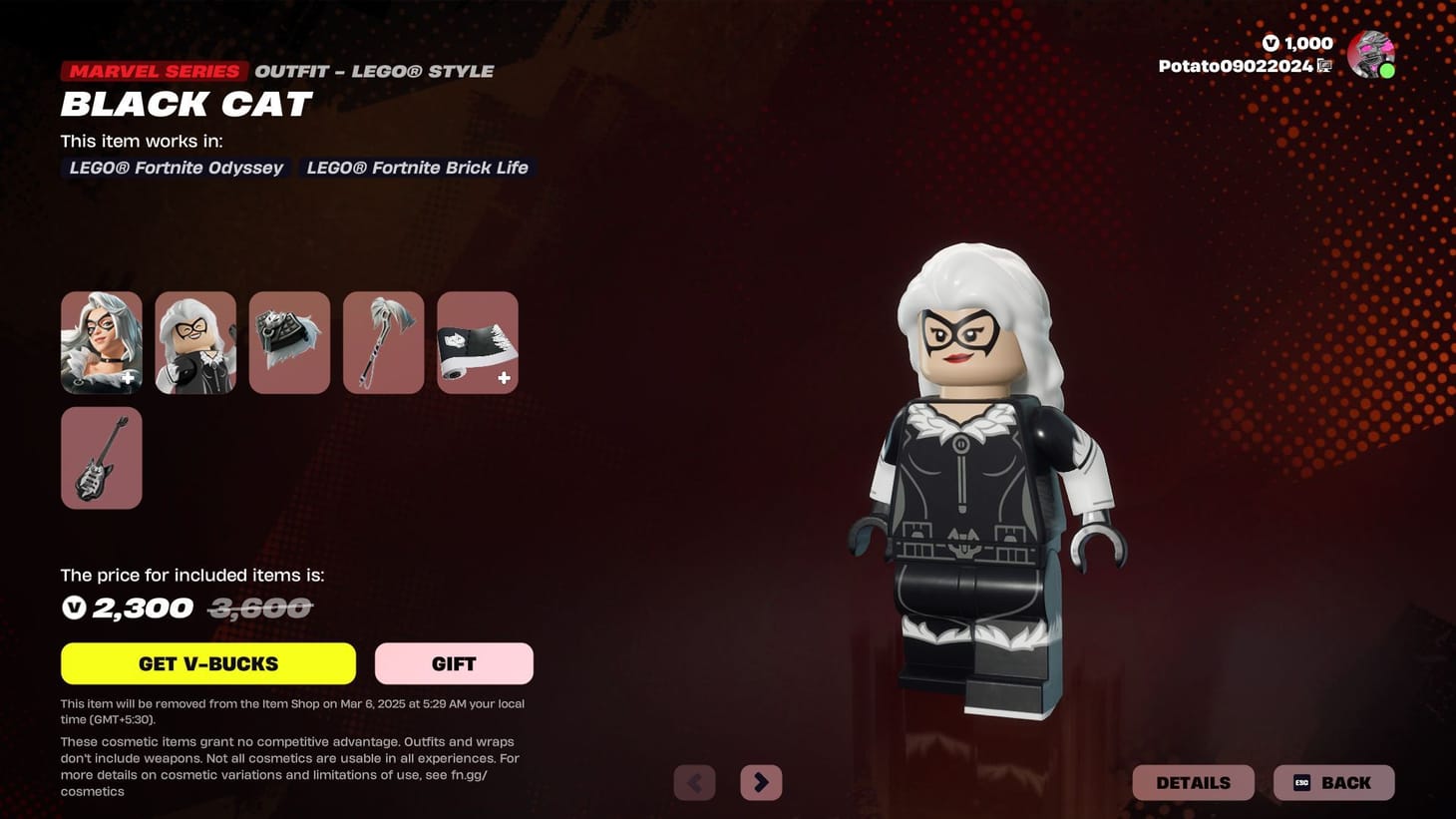Select the black guitar instrument icon
Image resolution: width=1456 pixels, height=819 pixels.
(101, 457)
